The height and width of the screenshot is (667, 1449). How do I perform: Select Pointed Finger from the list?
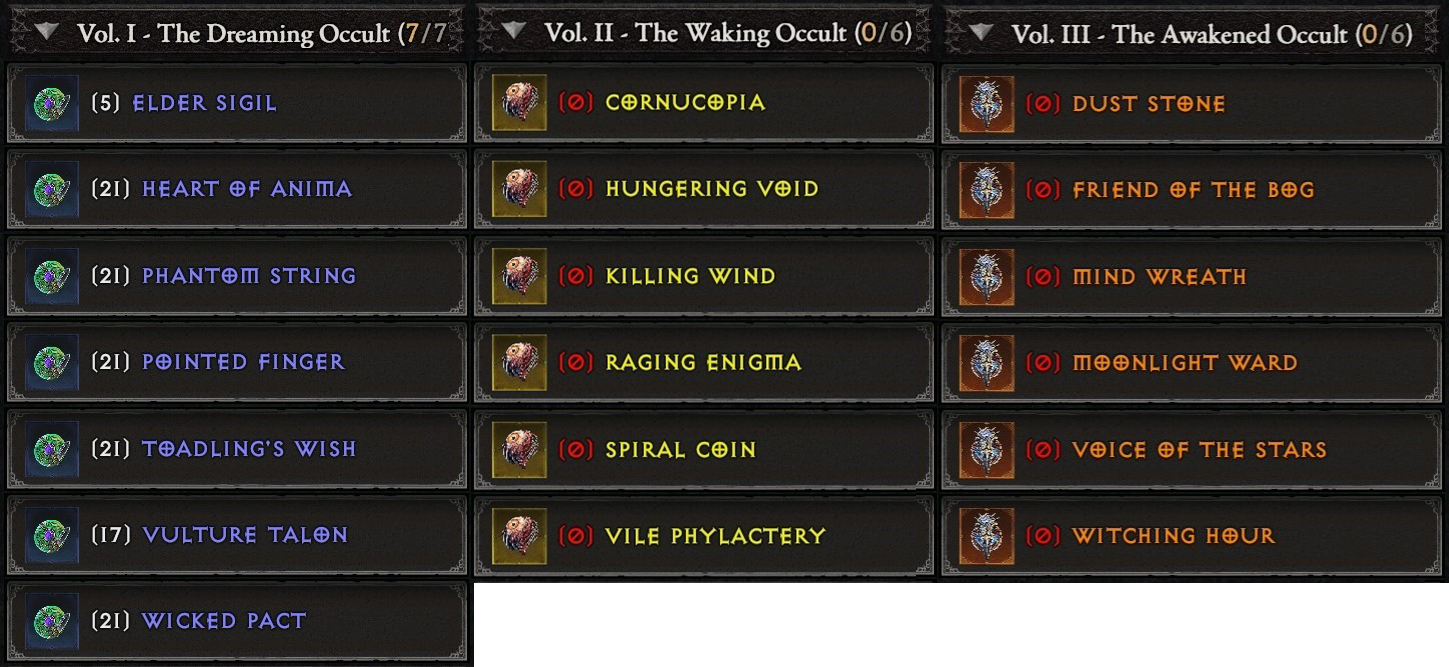coord(236,362)
